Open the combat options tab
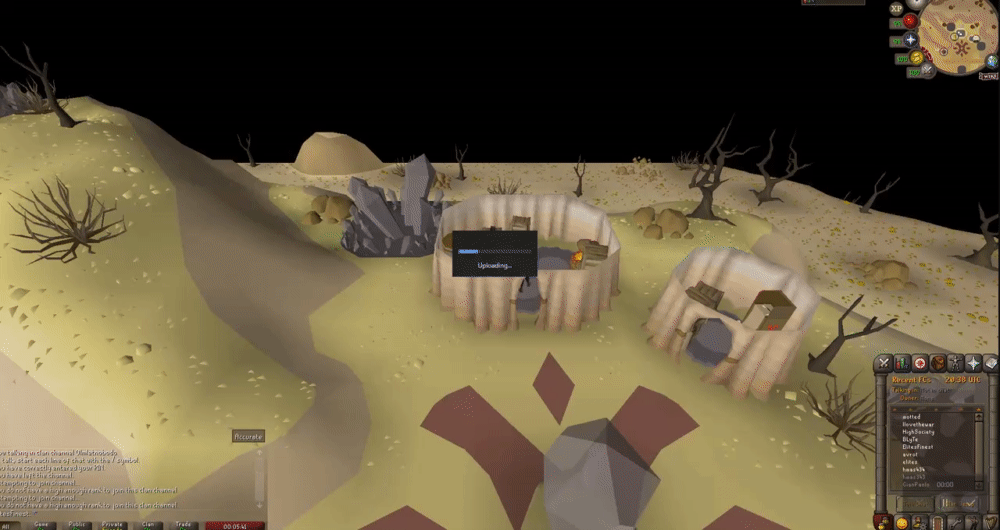Image resolution: width=1000 pixels, height=530 pixels. (x=883, y=363)
